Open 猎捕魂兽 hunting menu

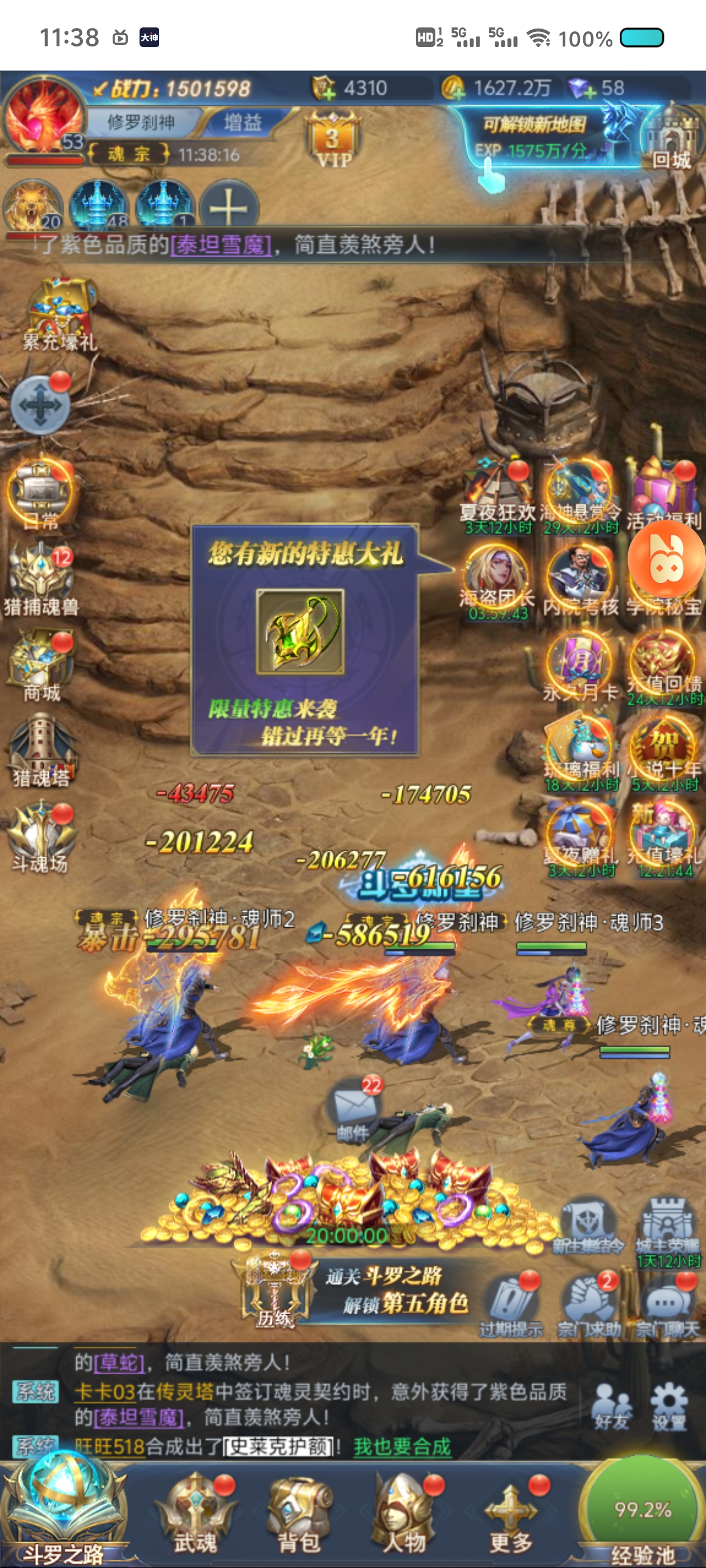[41, 579]
